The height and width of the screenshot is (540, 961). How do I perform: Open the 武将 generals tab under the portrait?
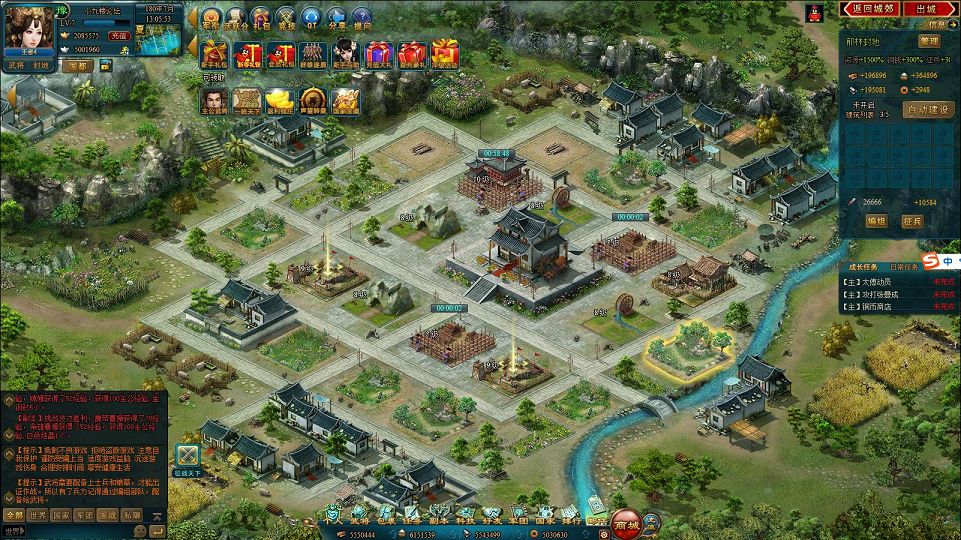17,65
